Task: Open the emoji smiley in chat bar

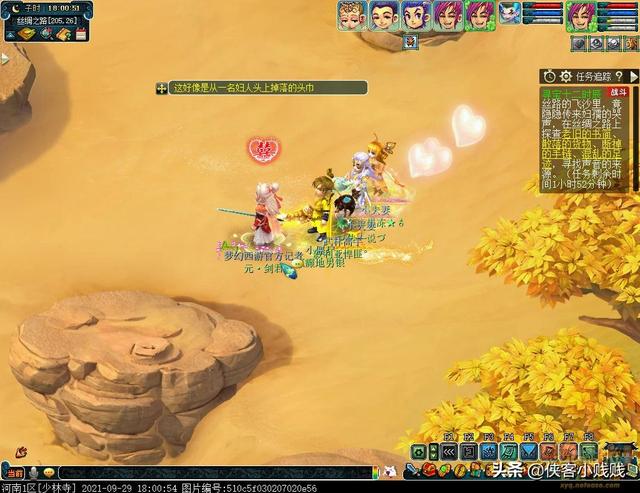Action: click(x=48, y=472)
